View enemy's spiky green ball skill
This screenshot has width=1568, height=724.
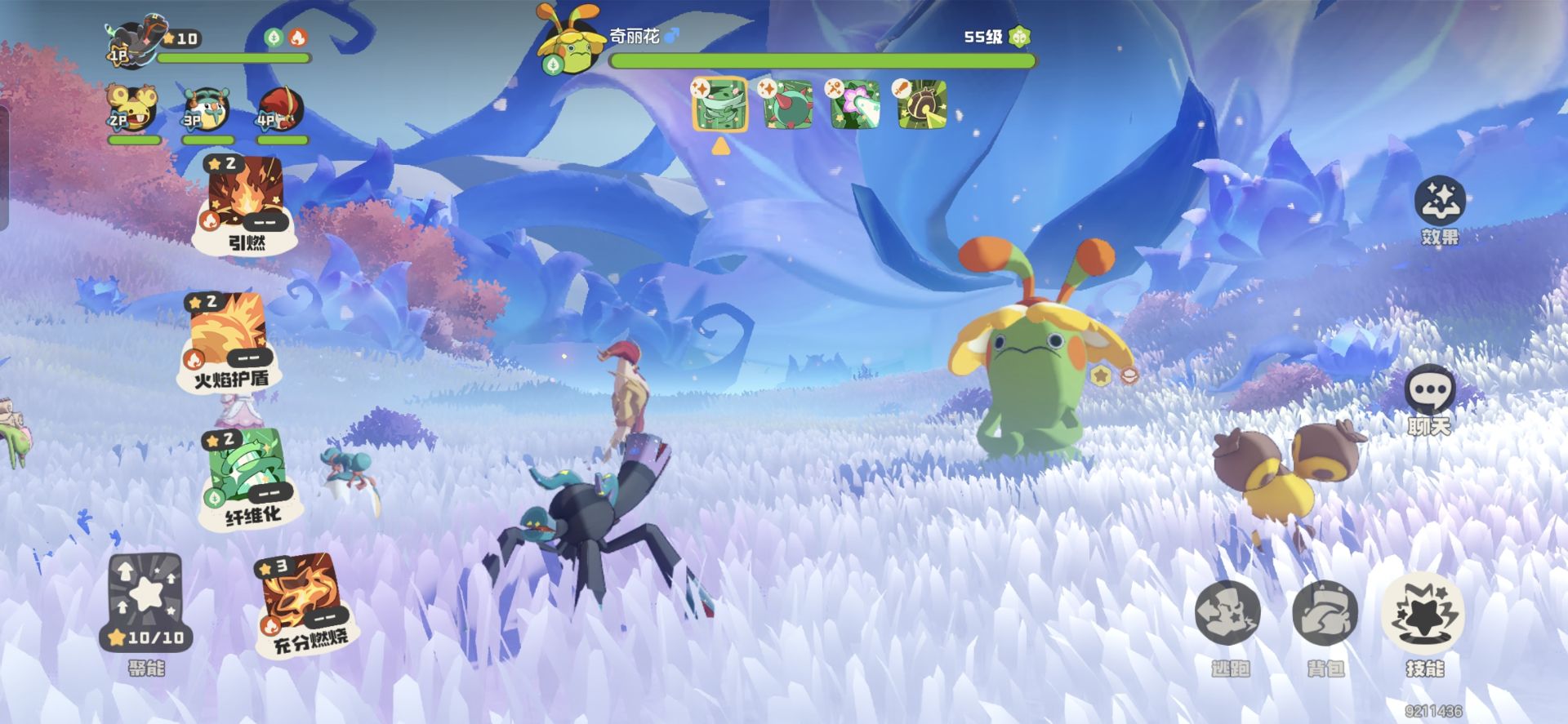pos(787,104)
